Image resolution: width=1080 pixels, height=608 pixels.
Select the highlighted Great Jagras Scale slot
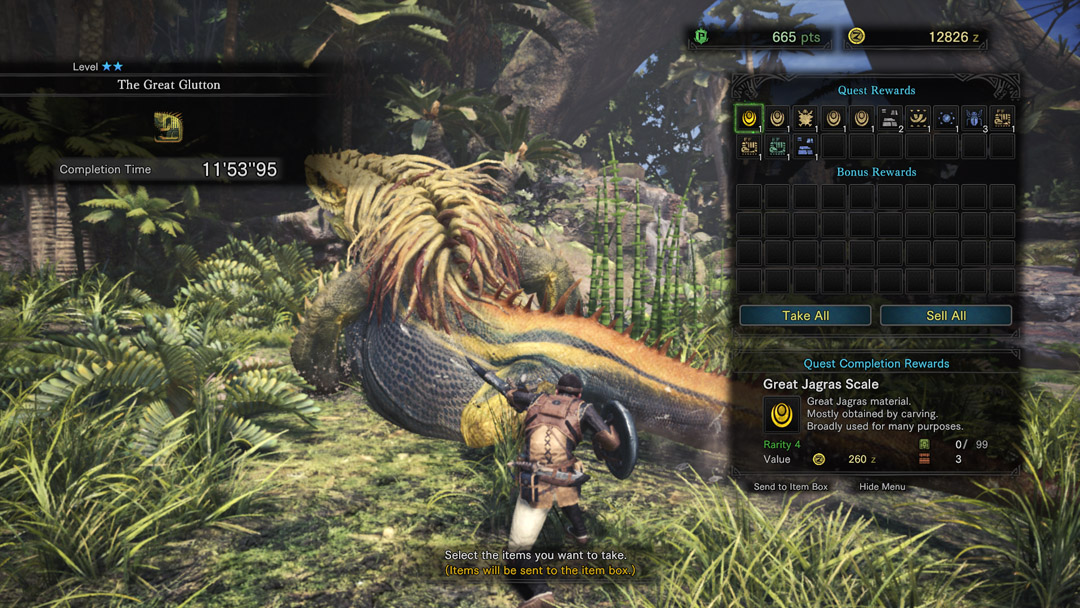tap(749, 119)
